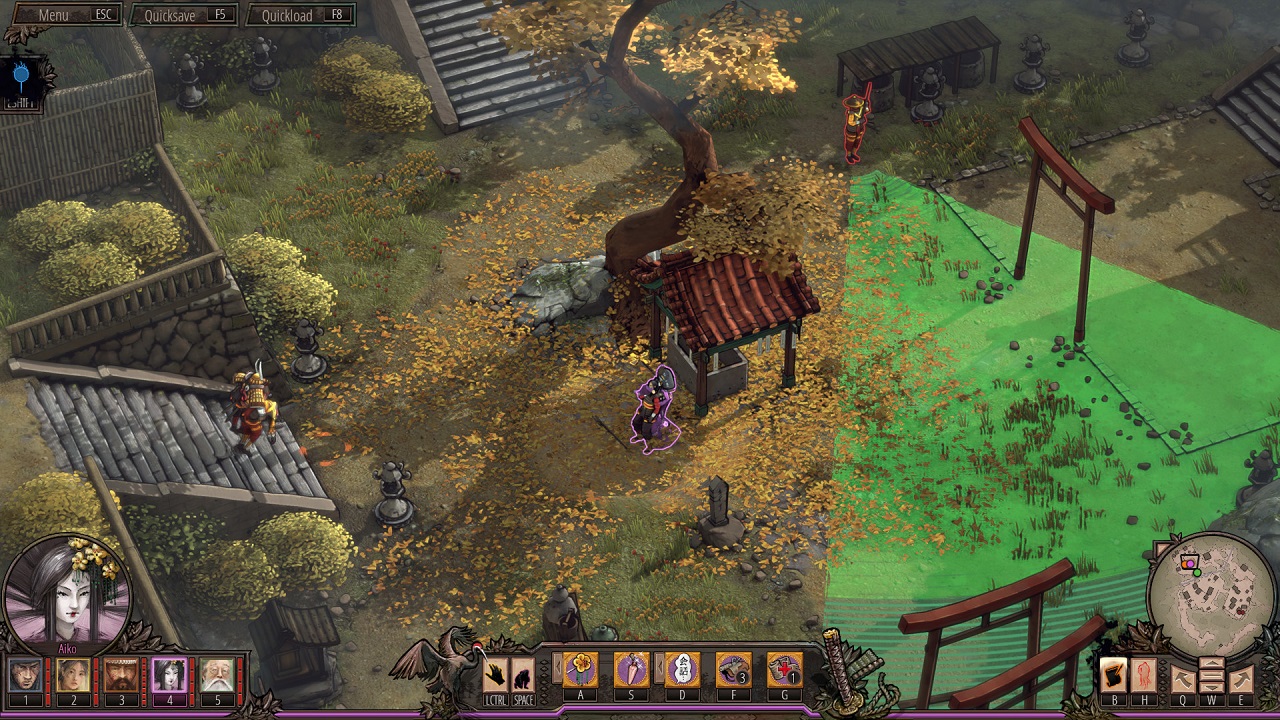Image resolution: width=1280 pixels, height=720 pixels.
Task: Switch to Hayato on portrait 1
Action: tap(25, 675)
